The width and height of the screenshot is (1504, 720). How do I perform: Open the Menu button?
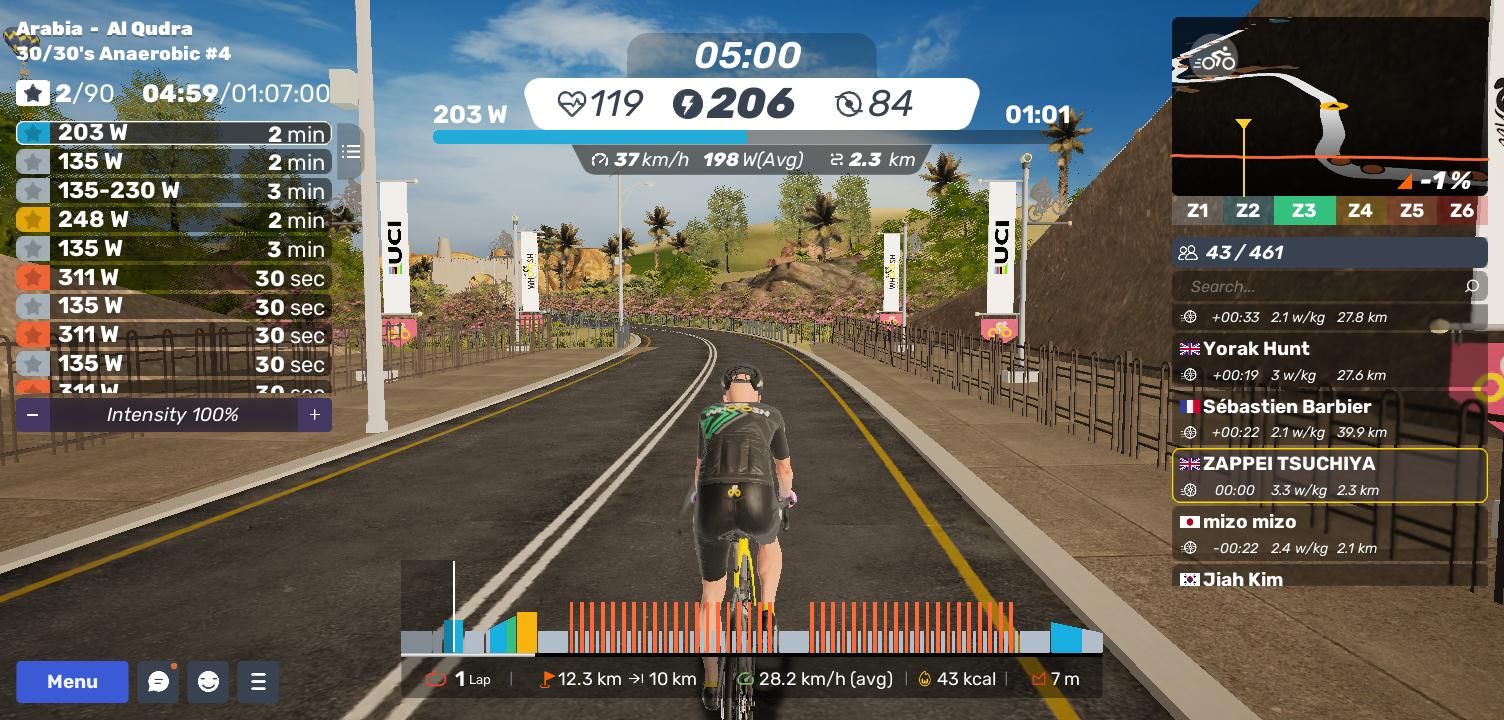(x=72, y=682)
